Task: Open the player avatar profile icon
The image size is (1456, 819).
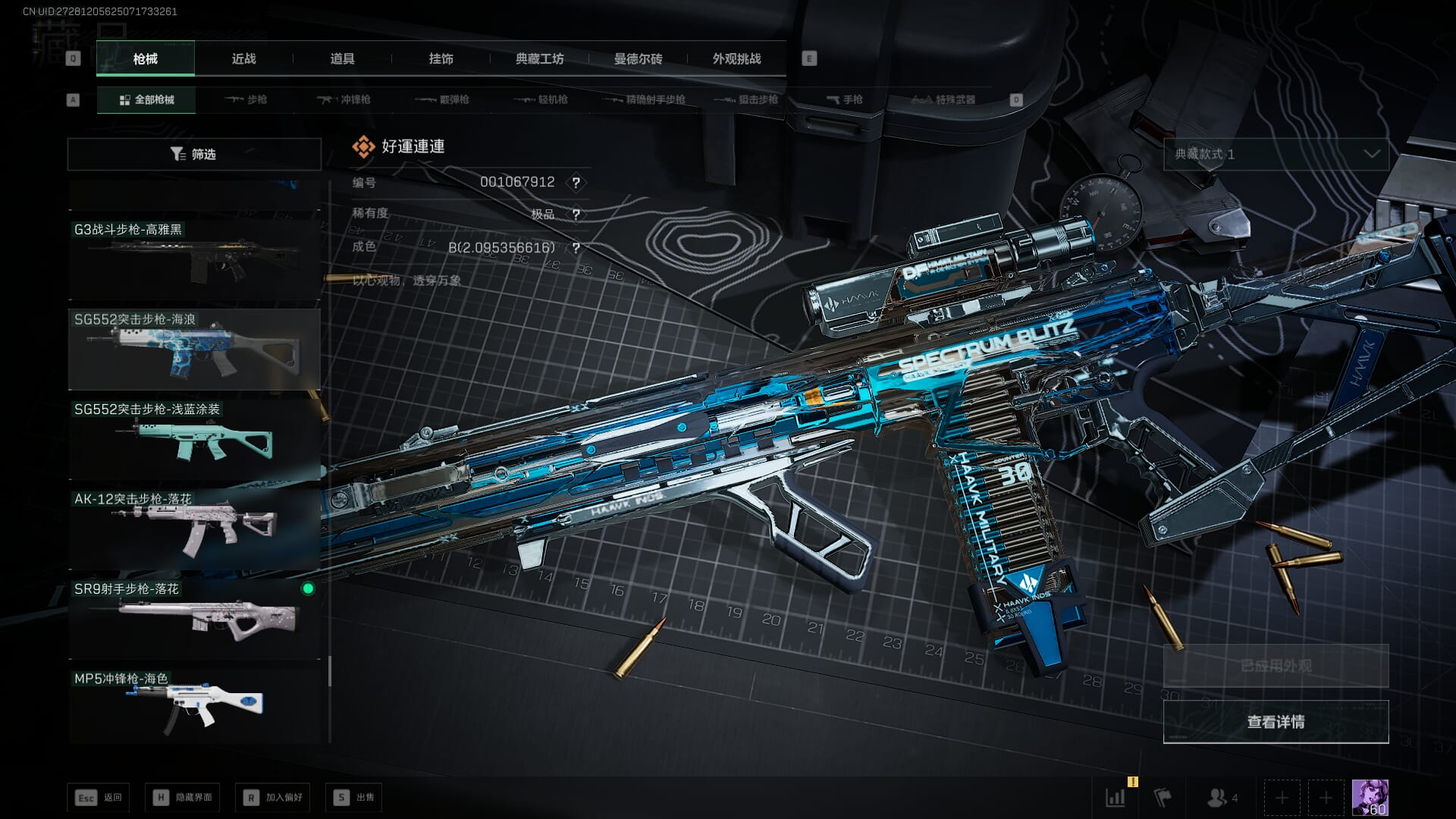Action: pyautogui.click(x=1370, y=798)
